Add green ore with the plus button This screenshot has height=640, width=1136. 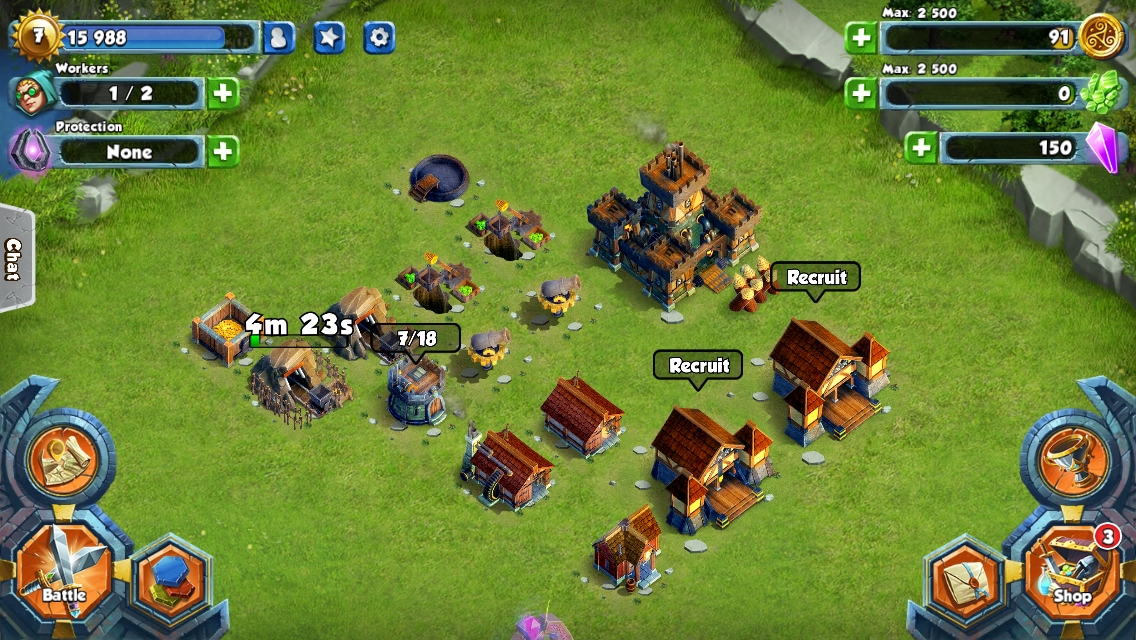(860, 94)
